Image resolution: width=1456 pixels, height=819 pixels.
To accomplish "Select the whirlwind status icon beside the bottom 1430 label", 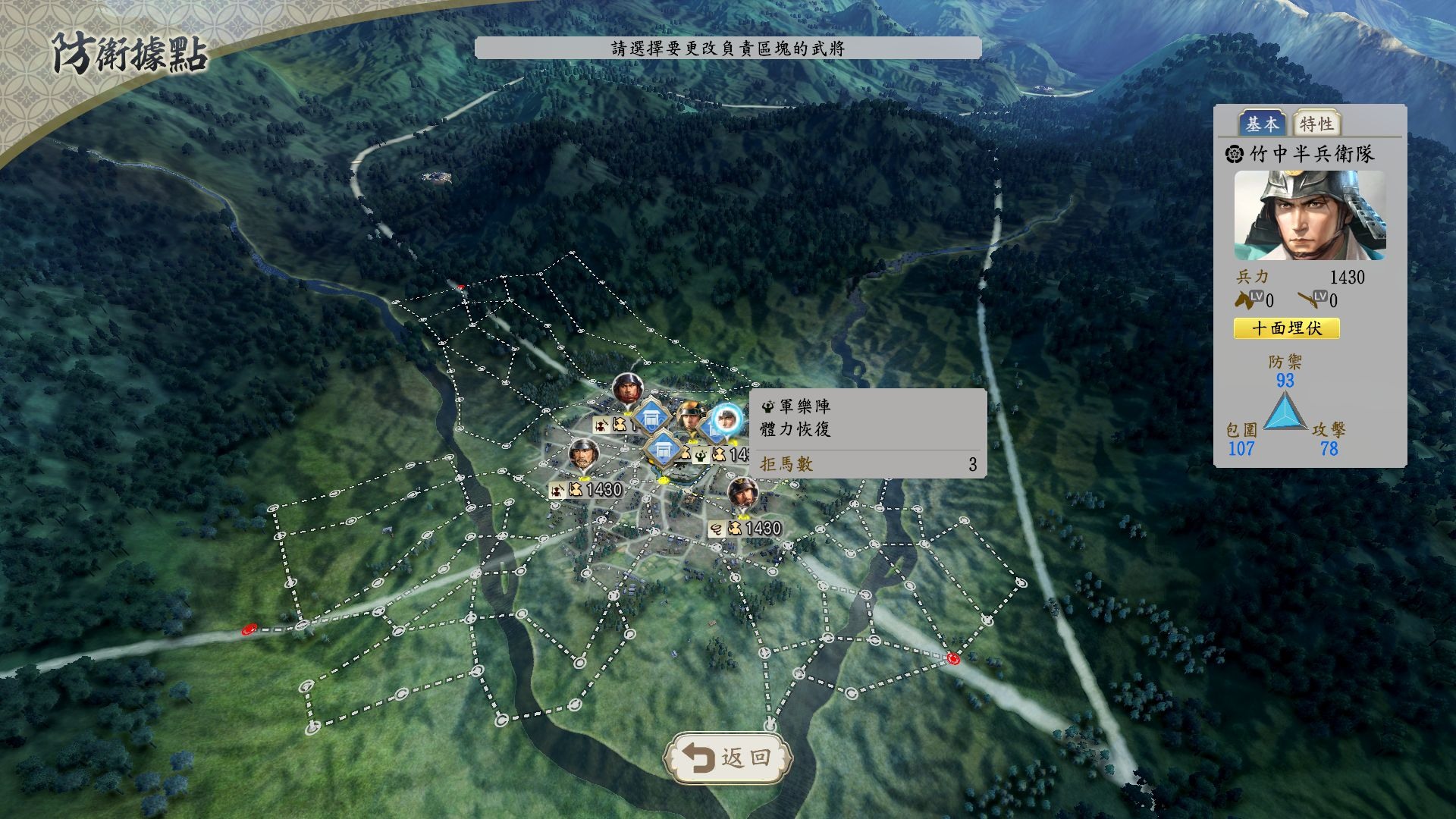I will [x=717, y=527].
